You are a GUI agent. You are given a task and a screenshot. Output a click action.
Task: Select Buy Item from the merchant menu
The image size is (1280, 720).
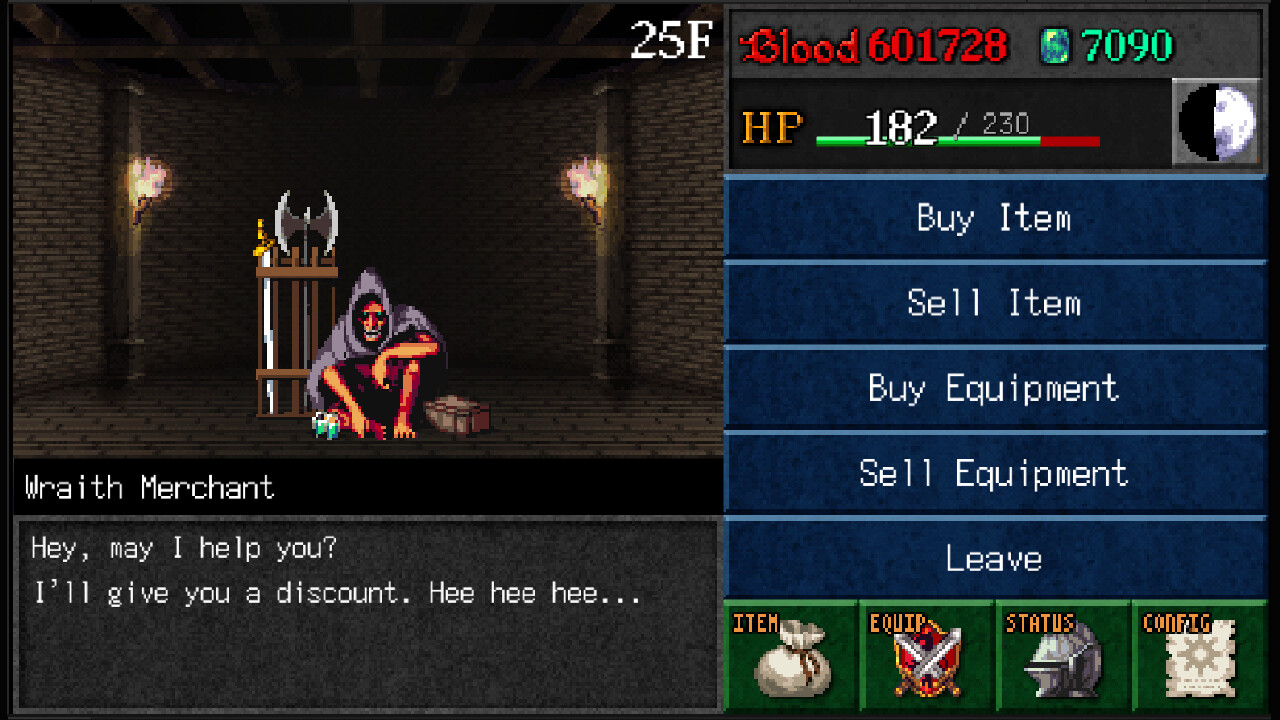[x=995, y=218]
